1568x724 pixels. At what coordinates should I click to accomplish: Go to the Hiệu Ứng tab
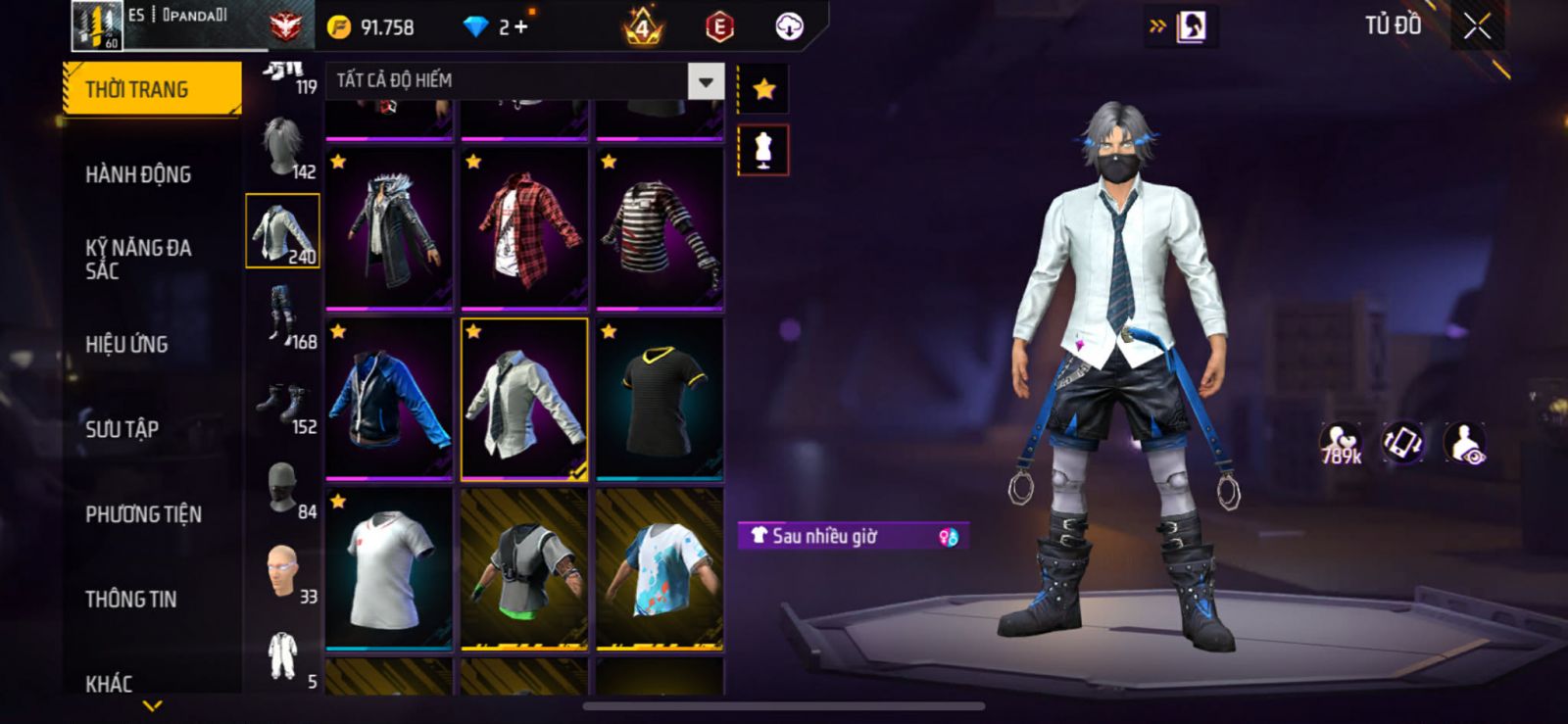tap(126, 344)
